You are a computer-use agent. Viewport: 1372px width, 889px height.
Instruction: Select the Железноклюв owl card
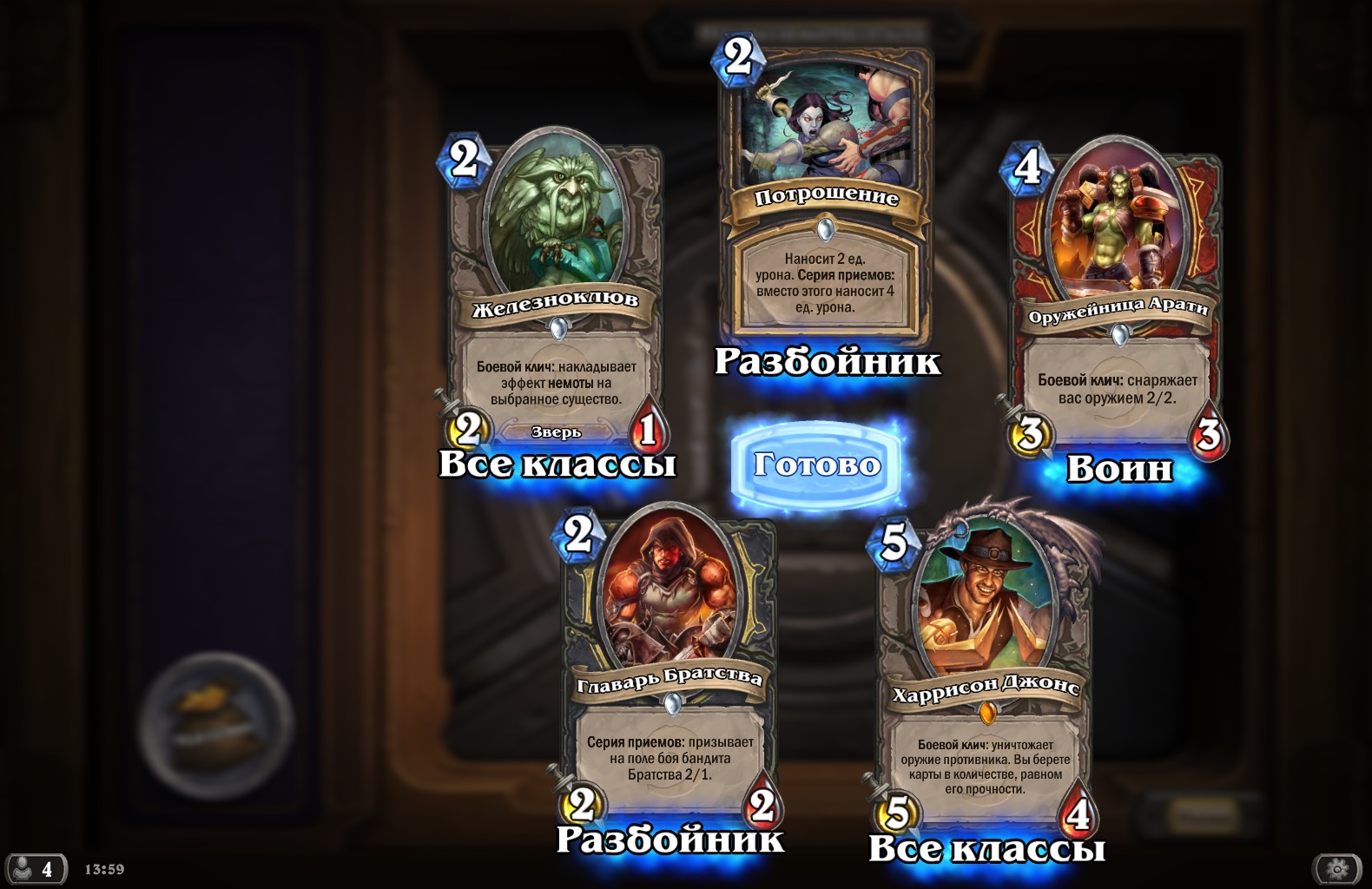[x=556, y=286]
